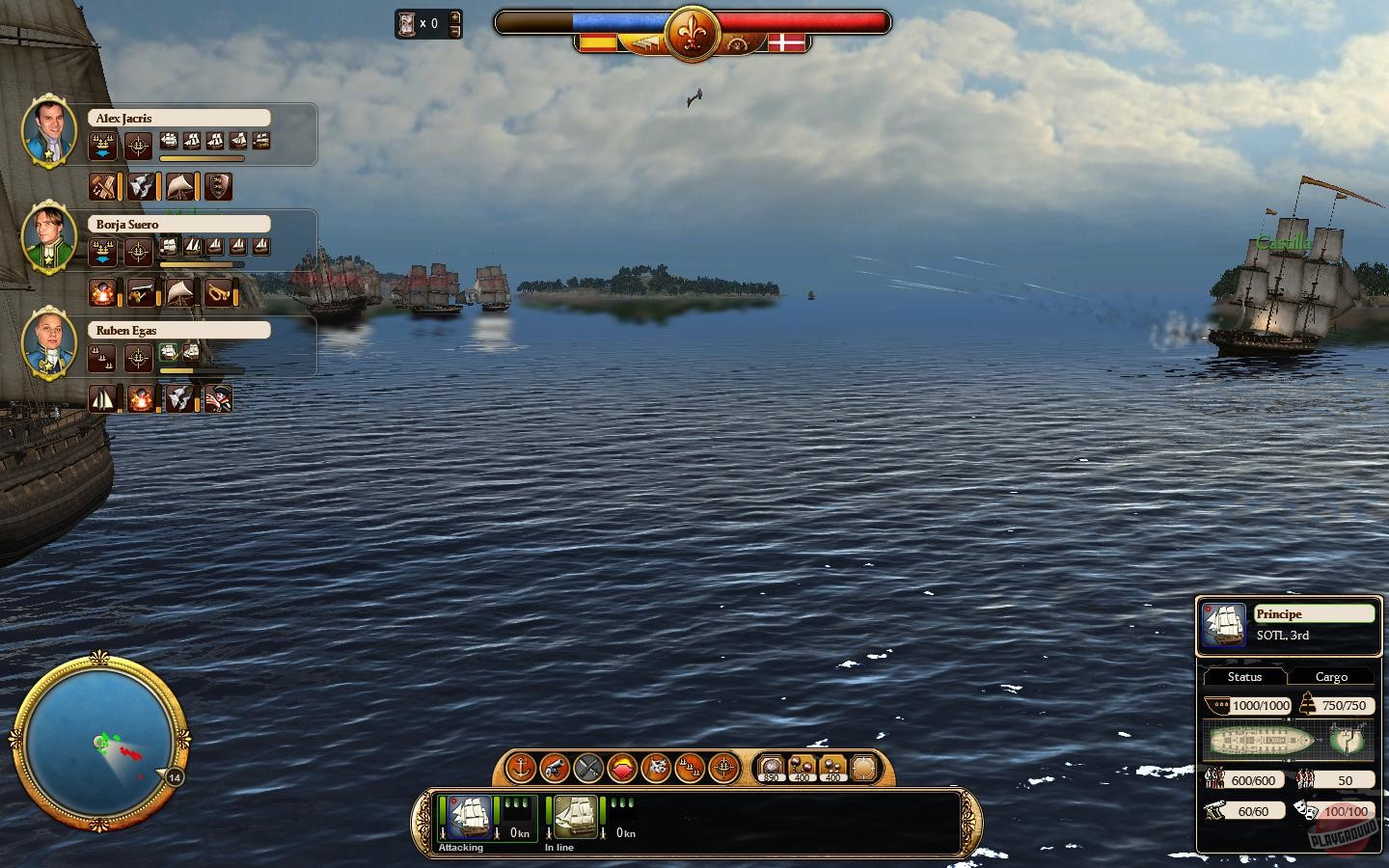
Task: Click the Spanish flag on the top bar
Action: [598, 42]
